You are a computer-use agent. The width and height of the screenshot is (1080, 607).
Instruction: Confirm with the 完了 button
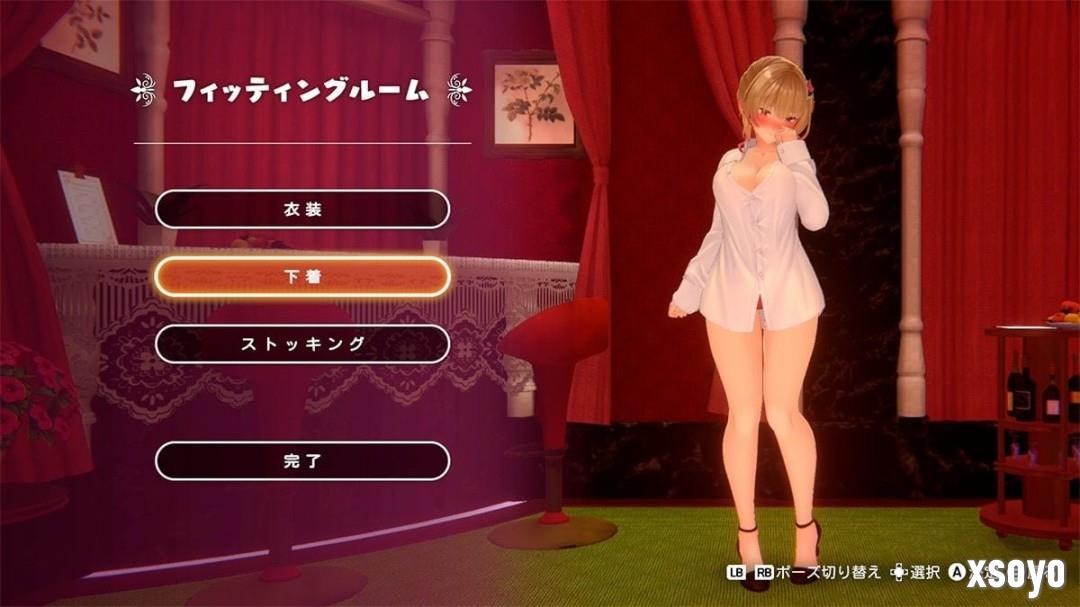(x=302, y=461)
